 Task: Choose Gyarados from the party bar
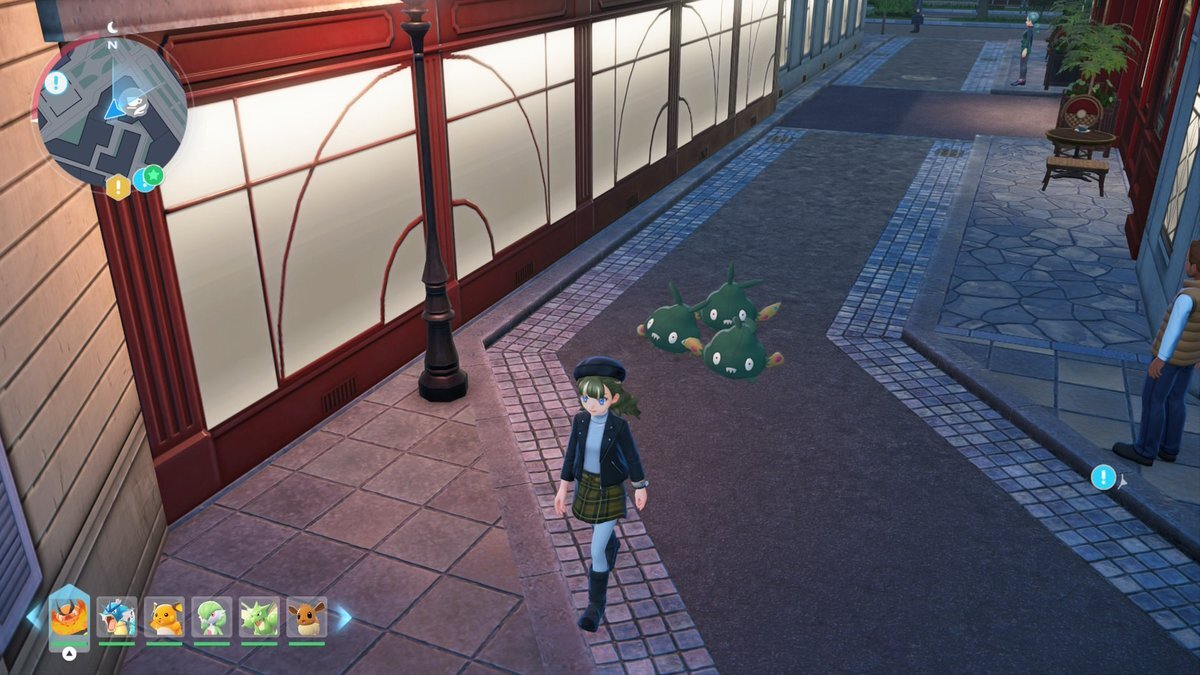pos(117,617)
